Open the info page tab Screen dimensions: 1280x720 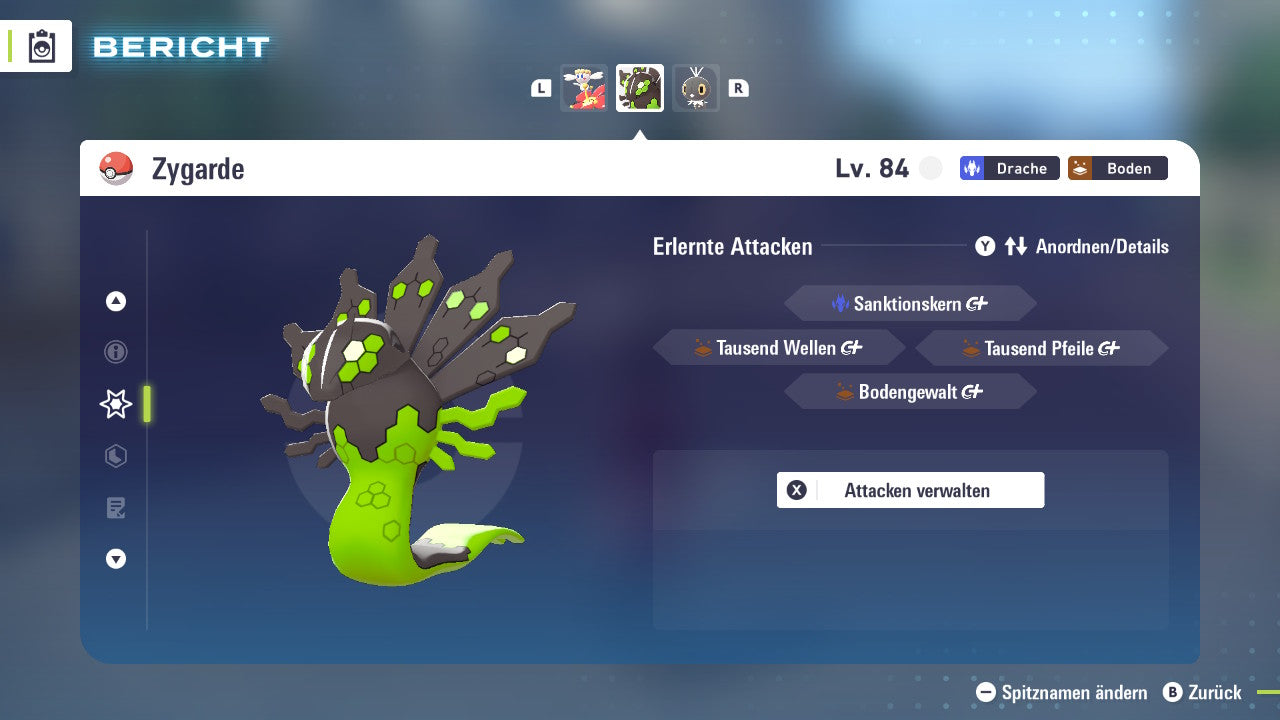tap(116, 352)
